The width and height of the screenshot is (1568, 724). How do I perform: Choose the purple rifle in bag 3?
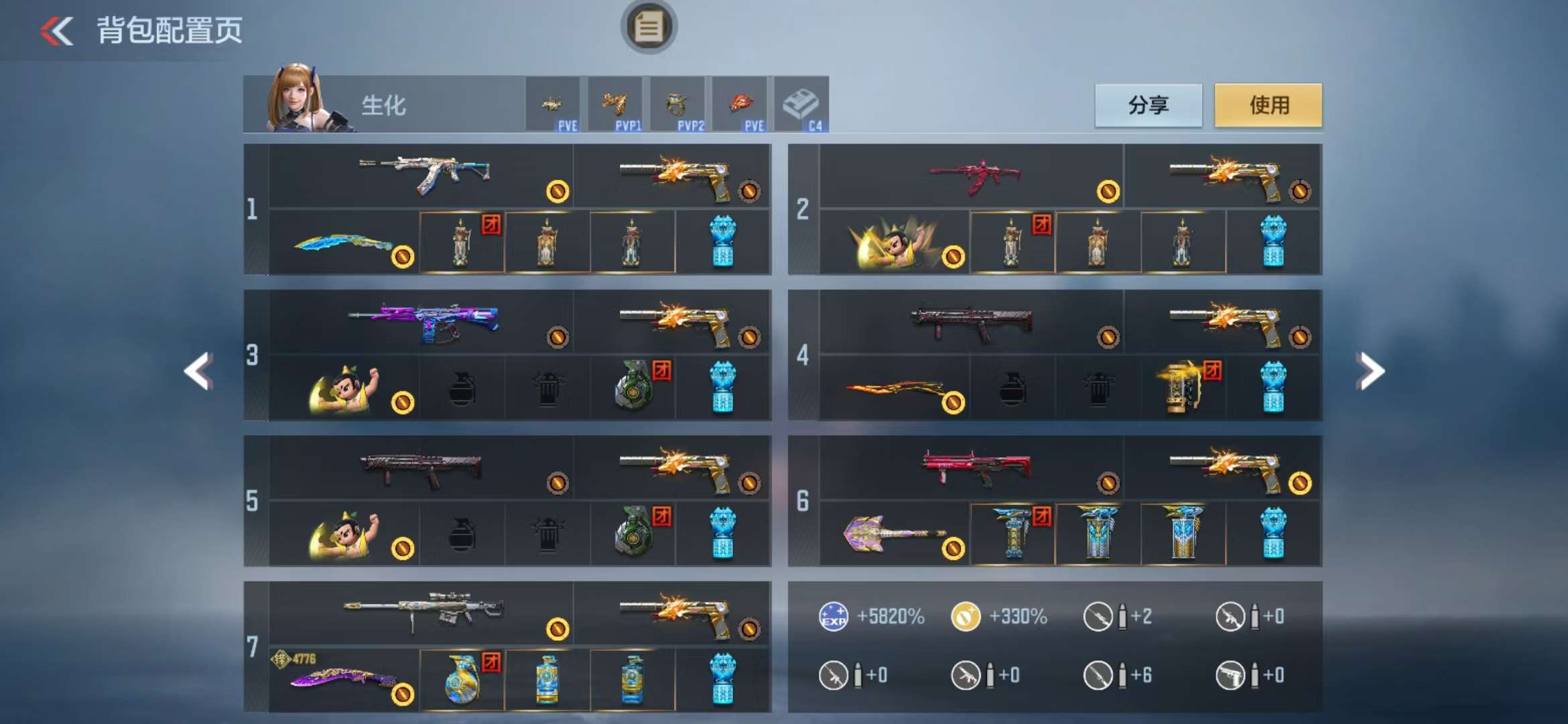click(x=423, y=321)
